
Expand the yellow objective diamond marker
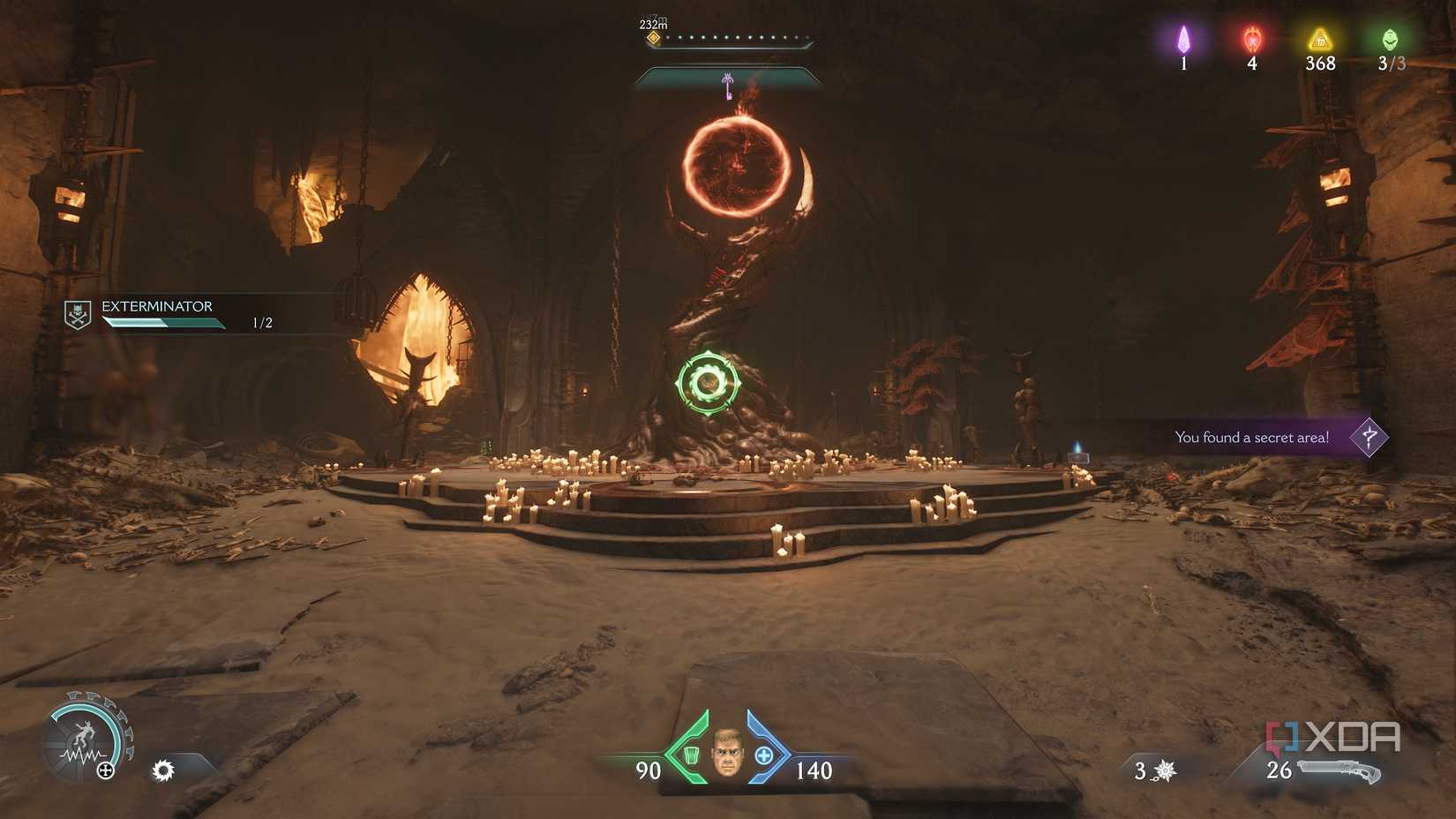pyautogui.click(x=654, y=38)
